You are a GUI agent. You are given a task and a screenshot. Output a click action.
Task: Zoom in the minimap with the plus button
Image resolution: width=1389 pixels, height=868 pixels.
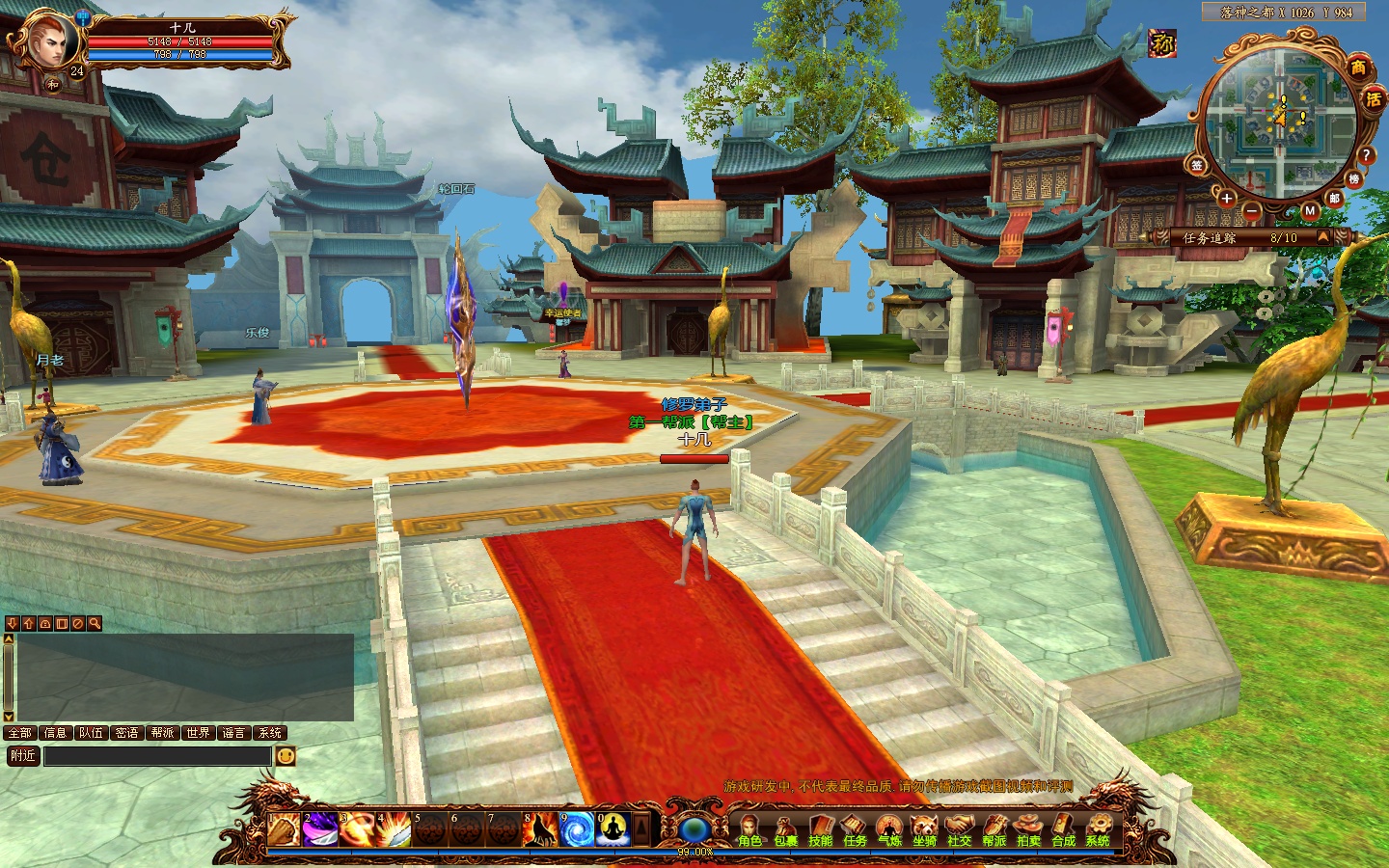(x=1226, y=199)
